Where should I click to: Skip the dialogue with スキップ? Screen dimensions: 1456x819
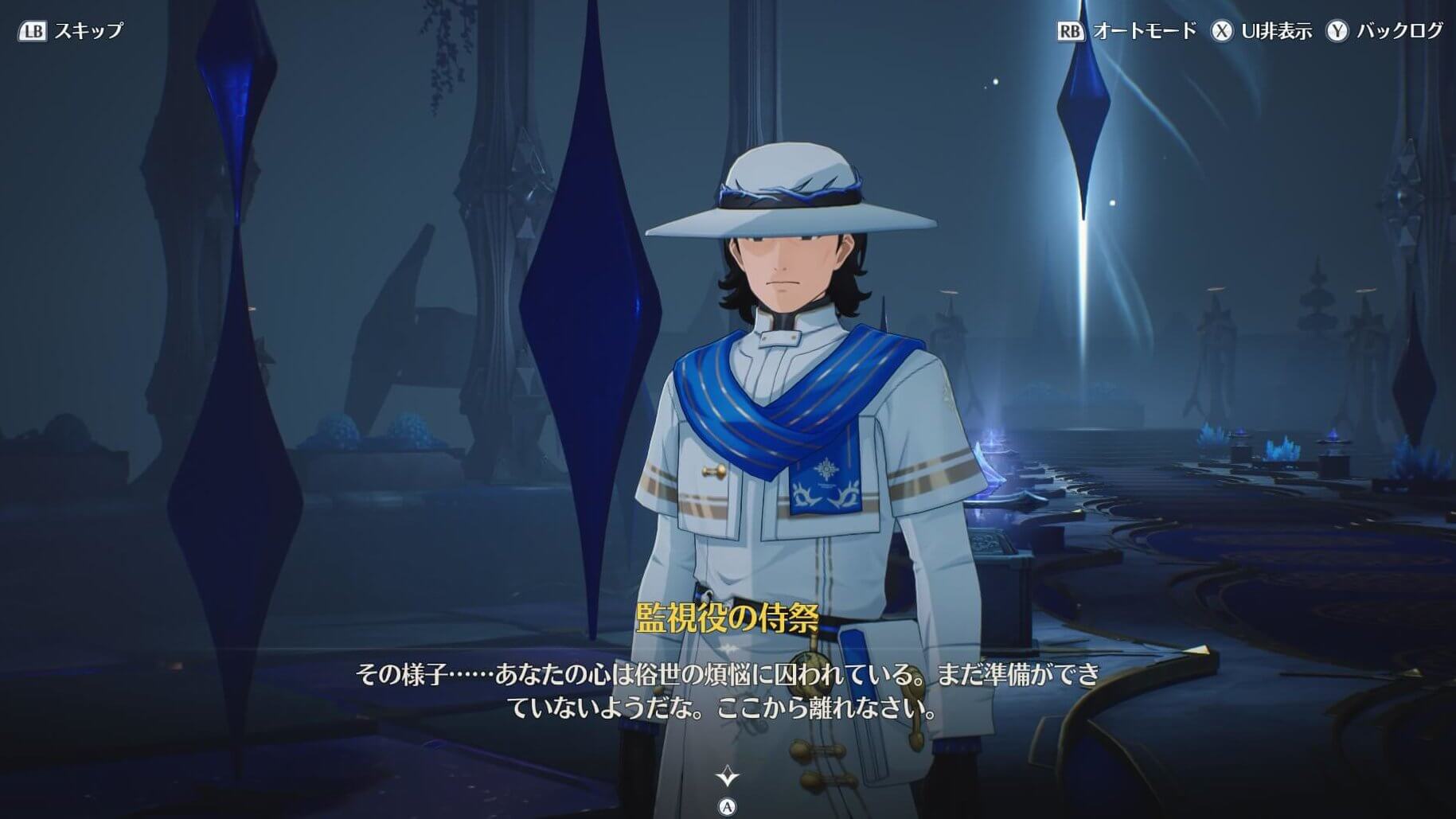pyautogui.click(x=71, y=30)
